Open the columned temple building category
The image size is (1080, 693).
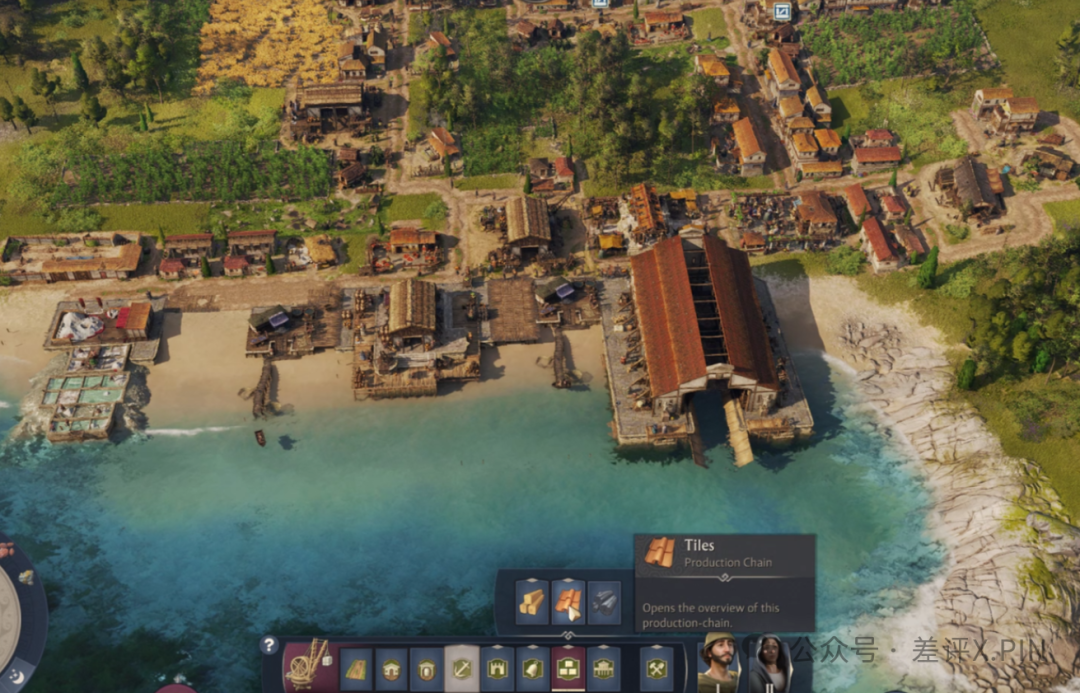(x=603, y=669)
